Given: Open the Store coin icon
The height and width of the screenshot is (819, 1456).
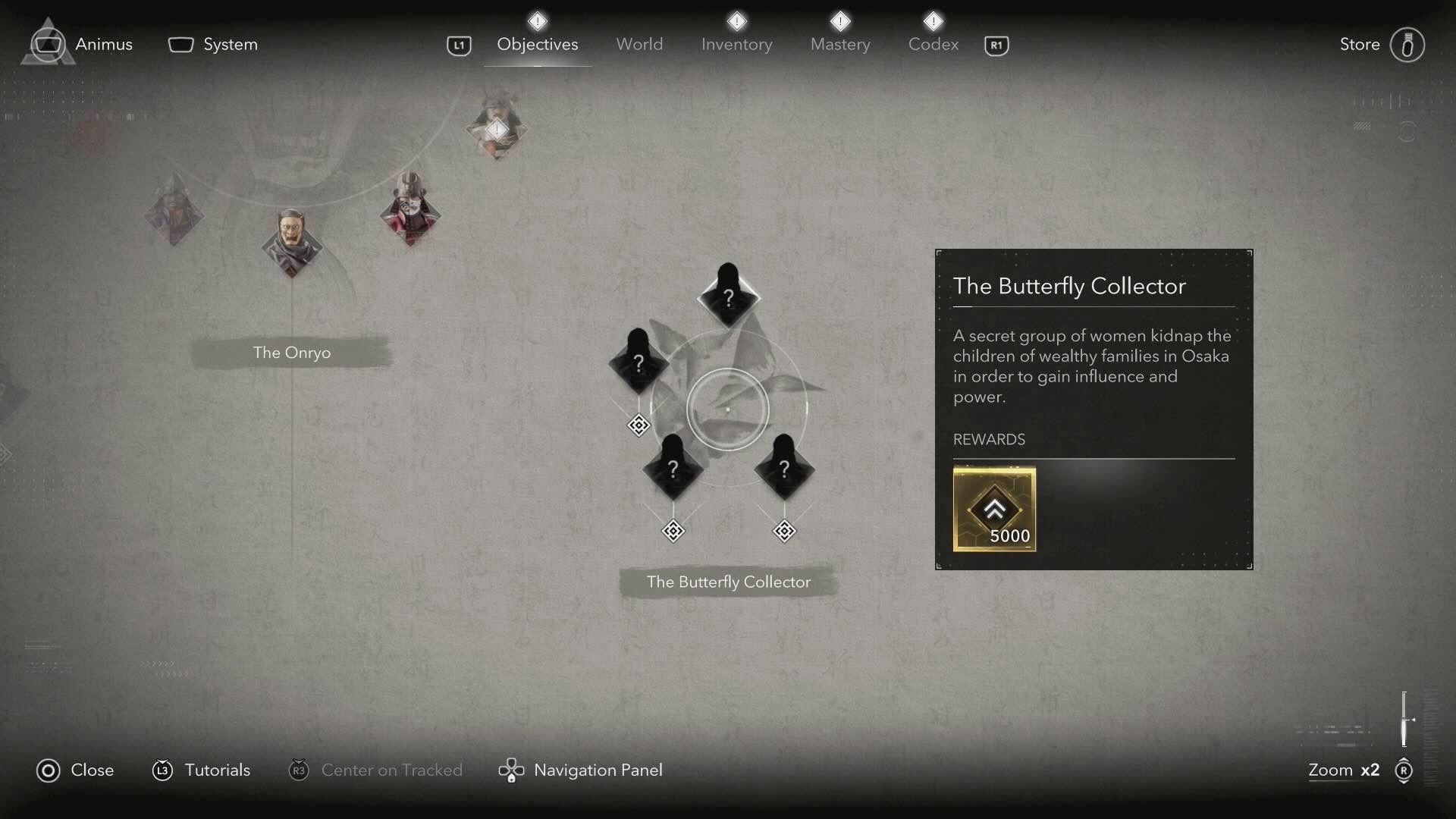Looking at the screenshot, I should click(x=1407, y=44).
